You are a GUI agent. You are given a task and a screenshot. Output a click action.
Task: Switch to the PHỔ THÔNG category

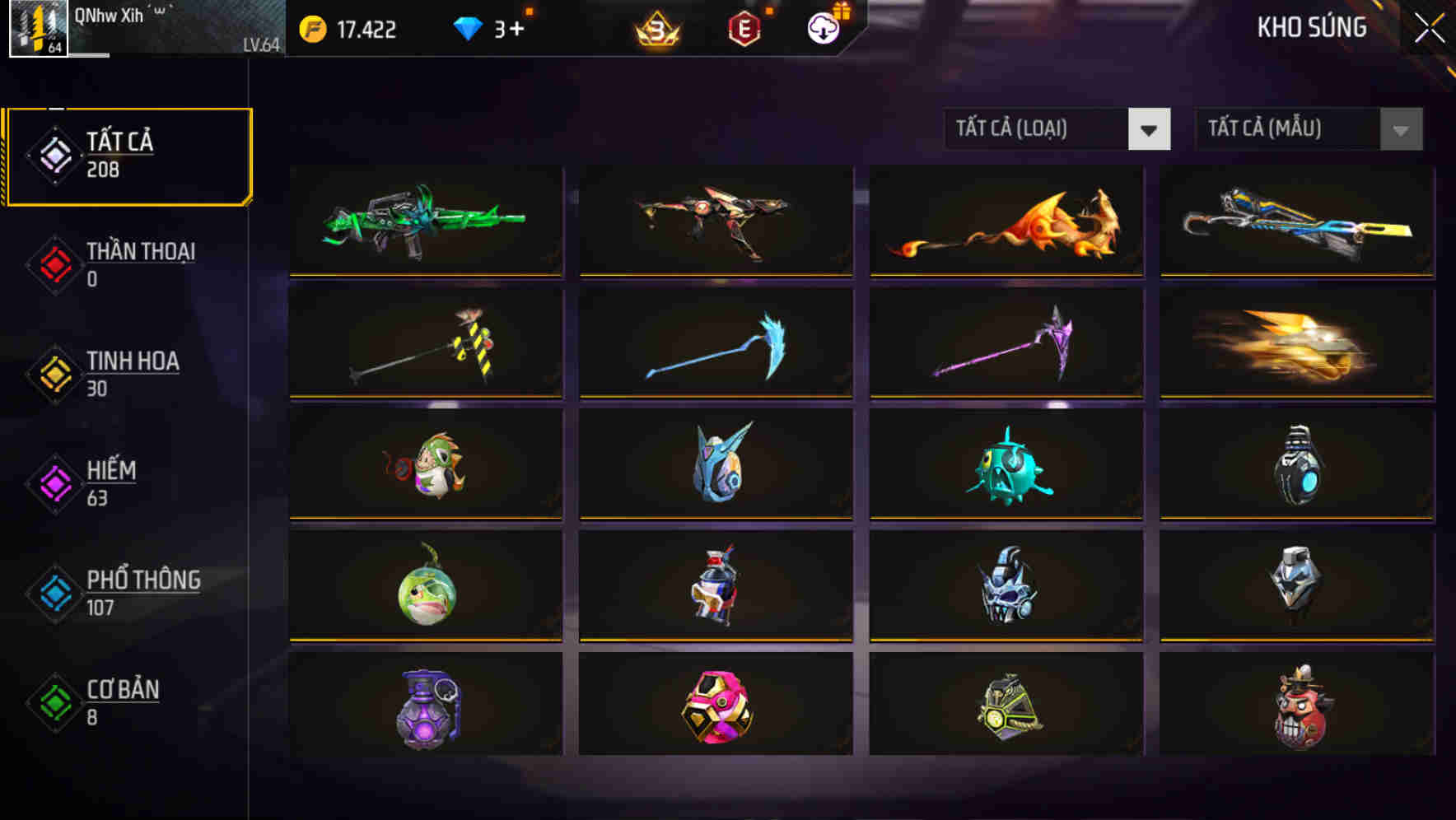tap(54, 592)
